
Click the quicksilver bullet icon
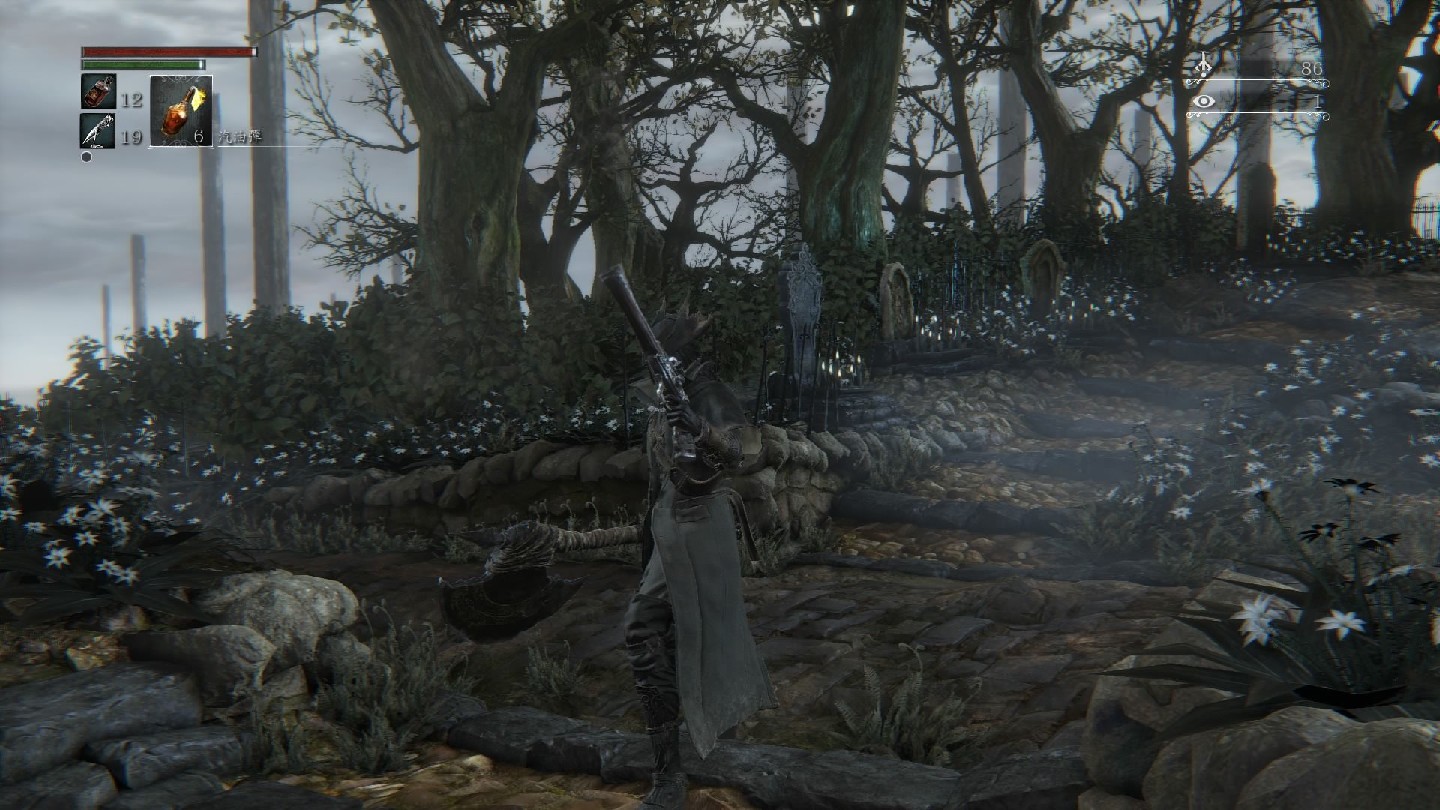click(97, 130)
